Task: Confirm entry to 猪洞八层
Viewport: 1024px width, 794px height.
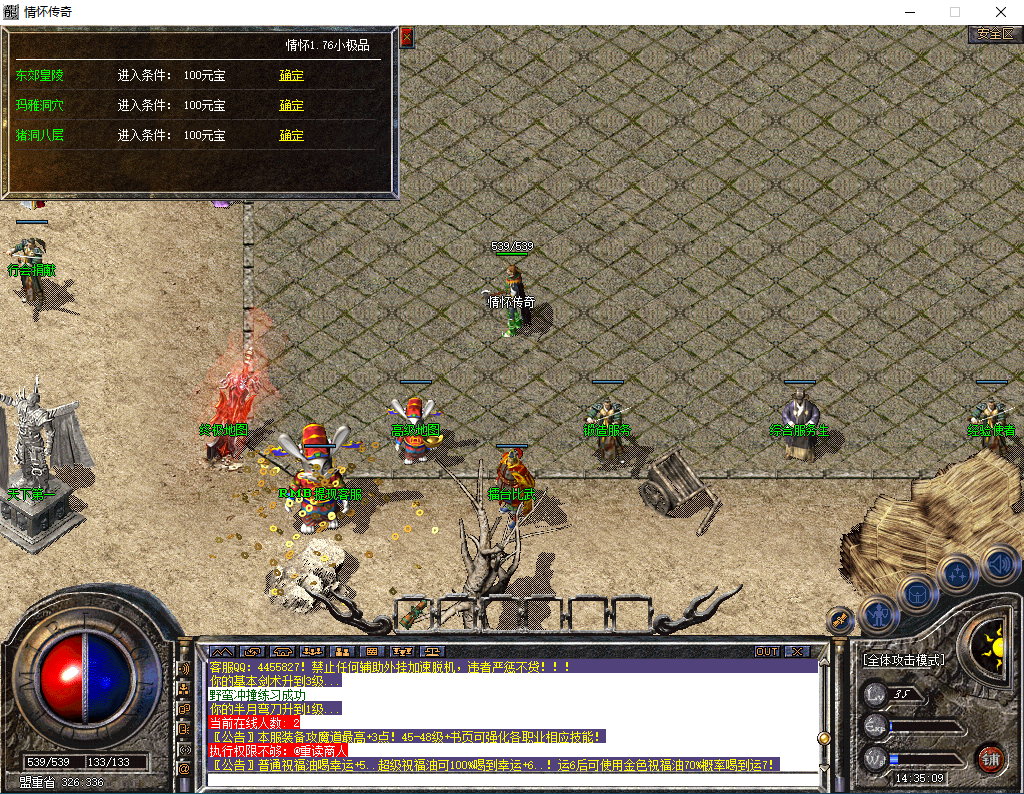Action: (x=291, y=135)
